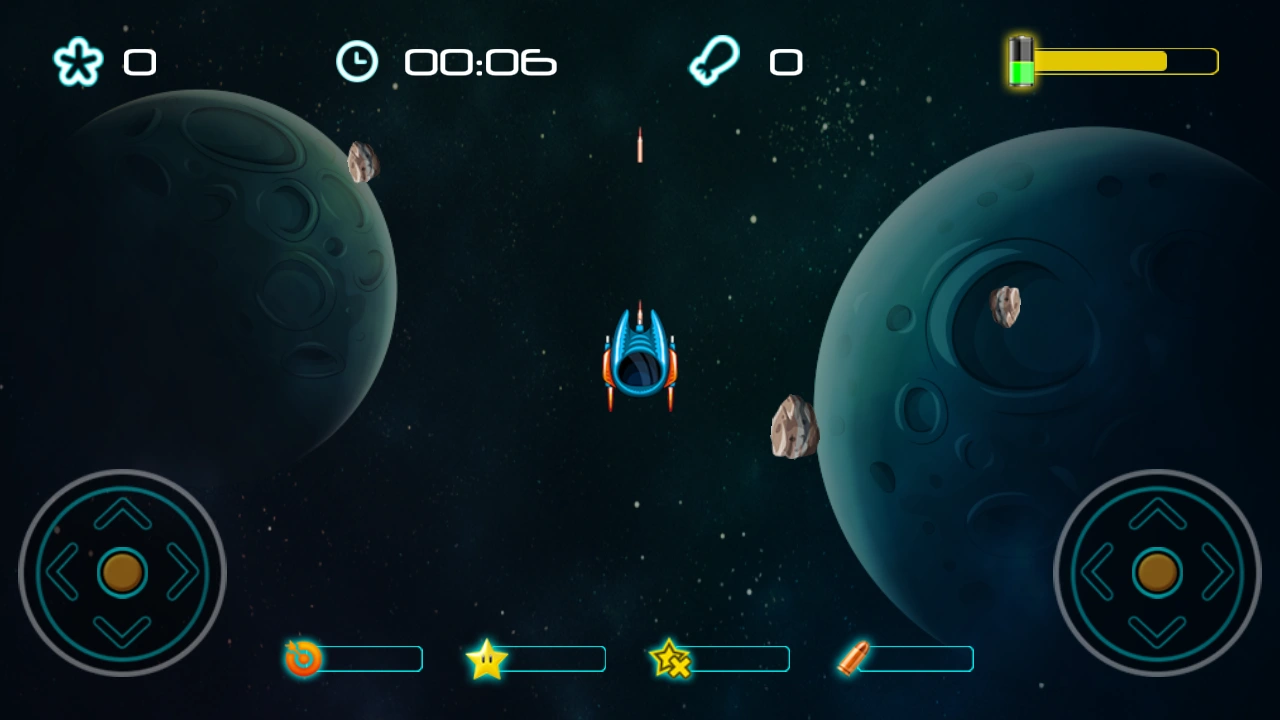Screen dimensions: 1280x720
Task: Tap the left joystick's center knob
Action: click(x=123, y=572)
